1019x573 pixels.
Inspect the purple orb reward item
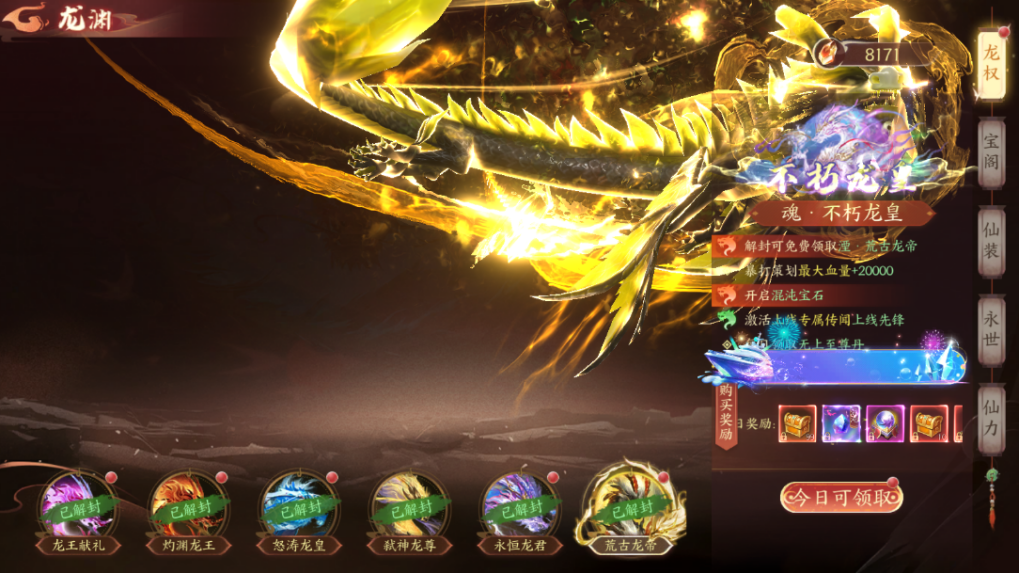click(885, 424)
